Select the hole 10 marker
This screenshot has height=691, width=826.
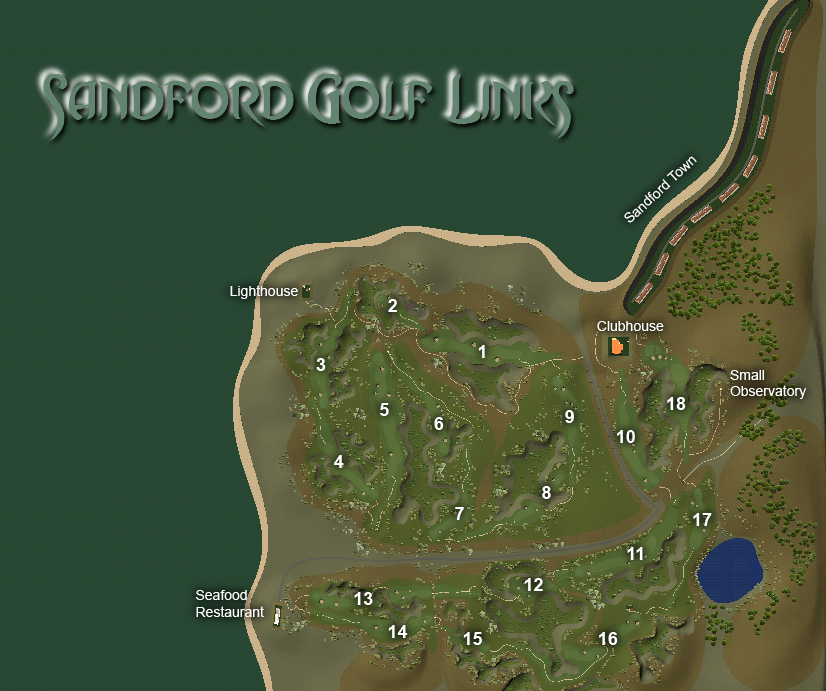(x=626, y=437)
